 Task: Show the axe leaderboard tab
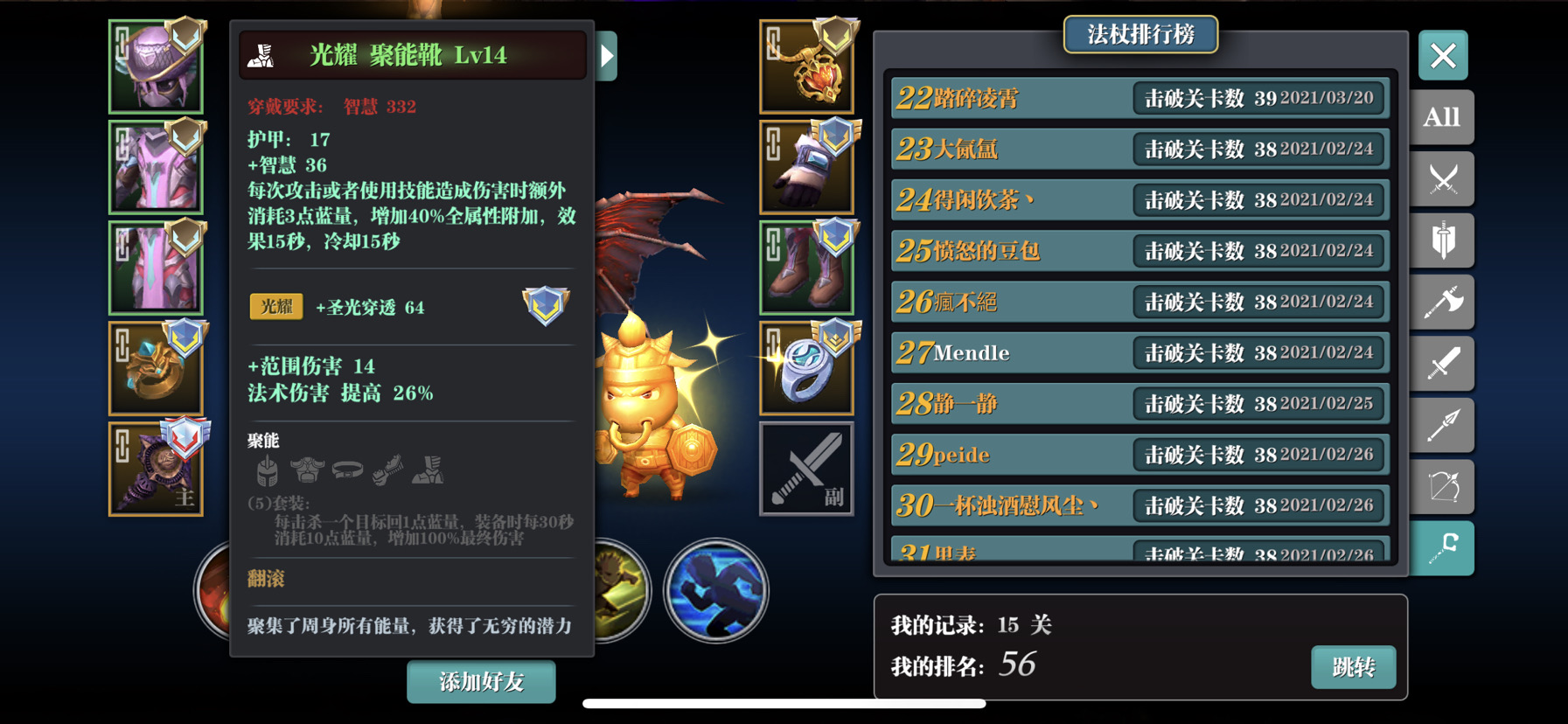(1442, 303)
